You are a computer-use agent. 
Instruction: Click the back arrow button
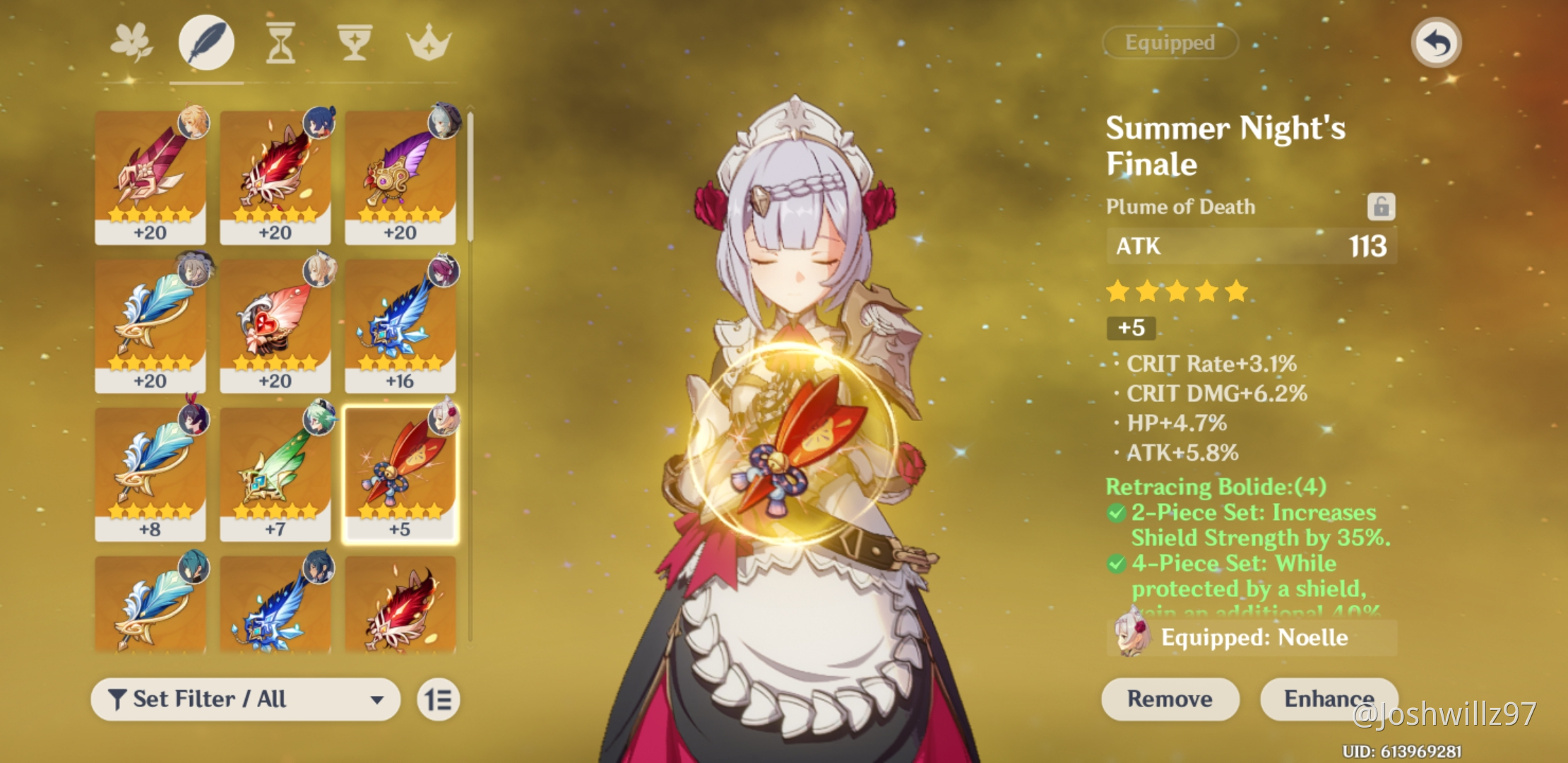point(1436,43)
